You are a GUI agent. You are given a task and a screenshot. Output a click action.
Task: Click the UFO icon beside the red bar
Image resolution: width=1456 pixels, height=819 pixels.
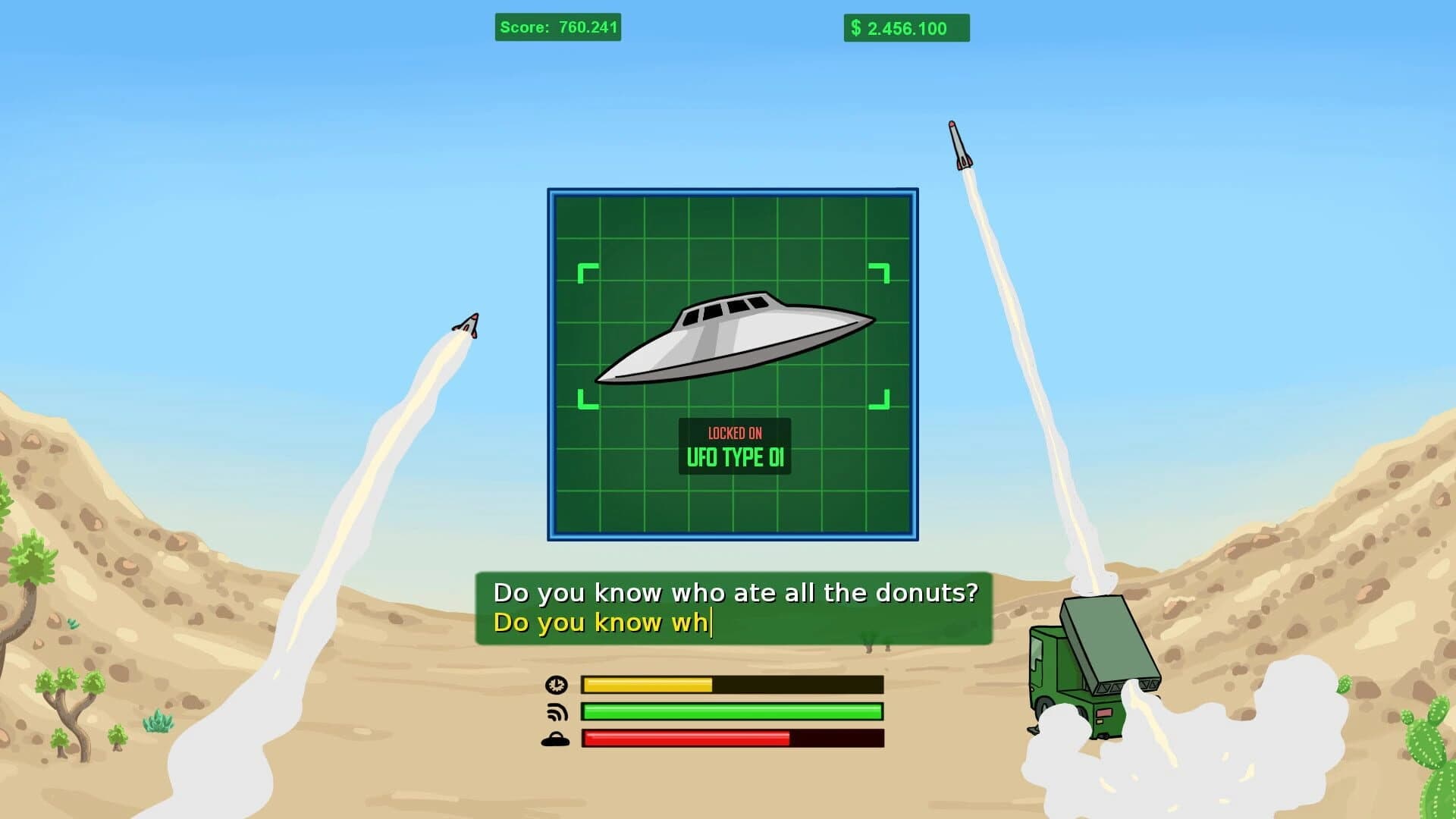coord(556,738)
